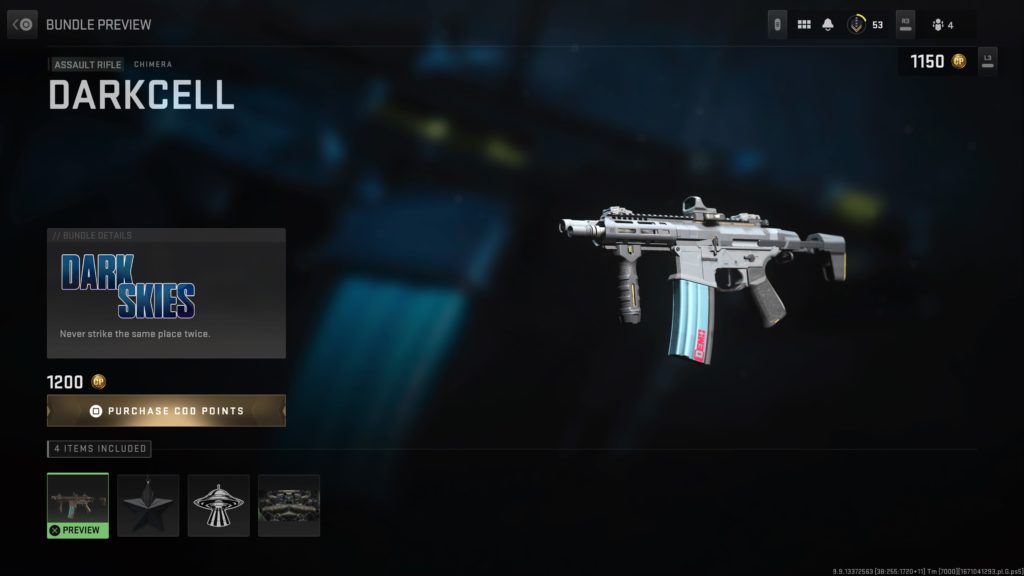
Task: Open the notifications bell
Action: (828, 24)
